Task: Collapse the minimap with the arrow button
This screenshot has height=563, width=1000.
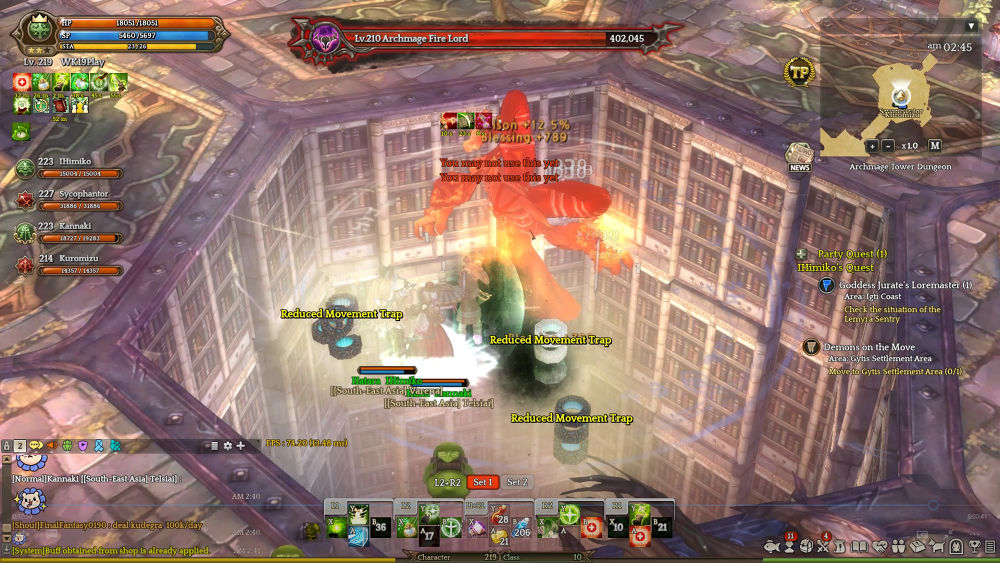Action: 970,26
